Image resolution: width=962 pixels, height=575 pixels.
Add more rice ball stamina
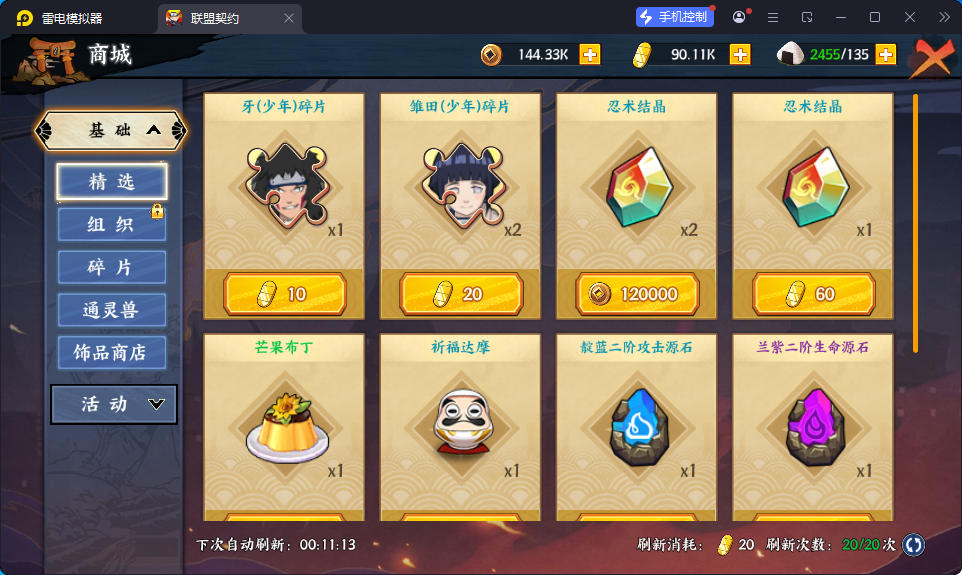(886, 55)
